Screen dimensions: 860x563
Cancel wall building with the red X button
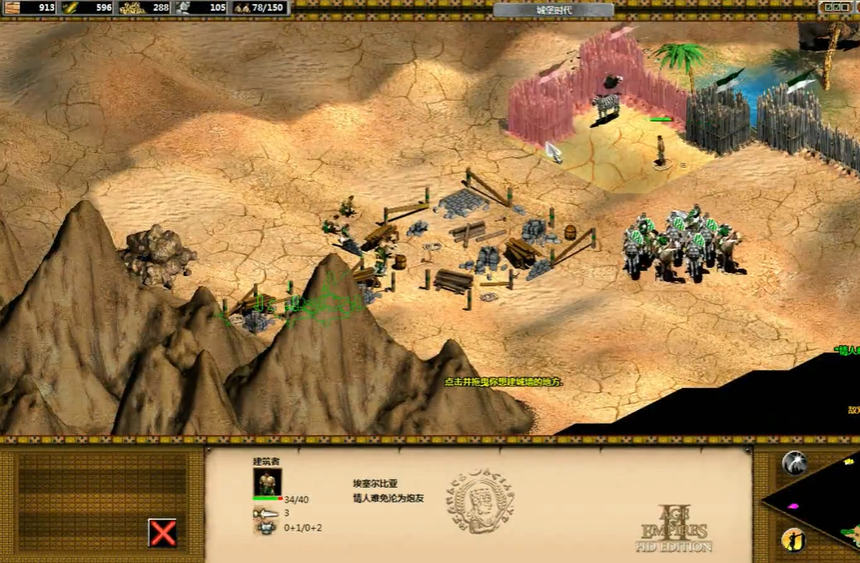pos(162,532)
